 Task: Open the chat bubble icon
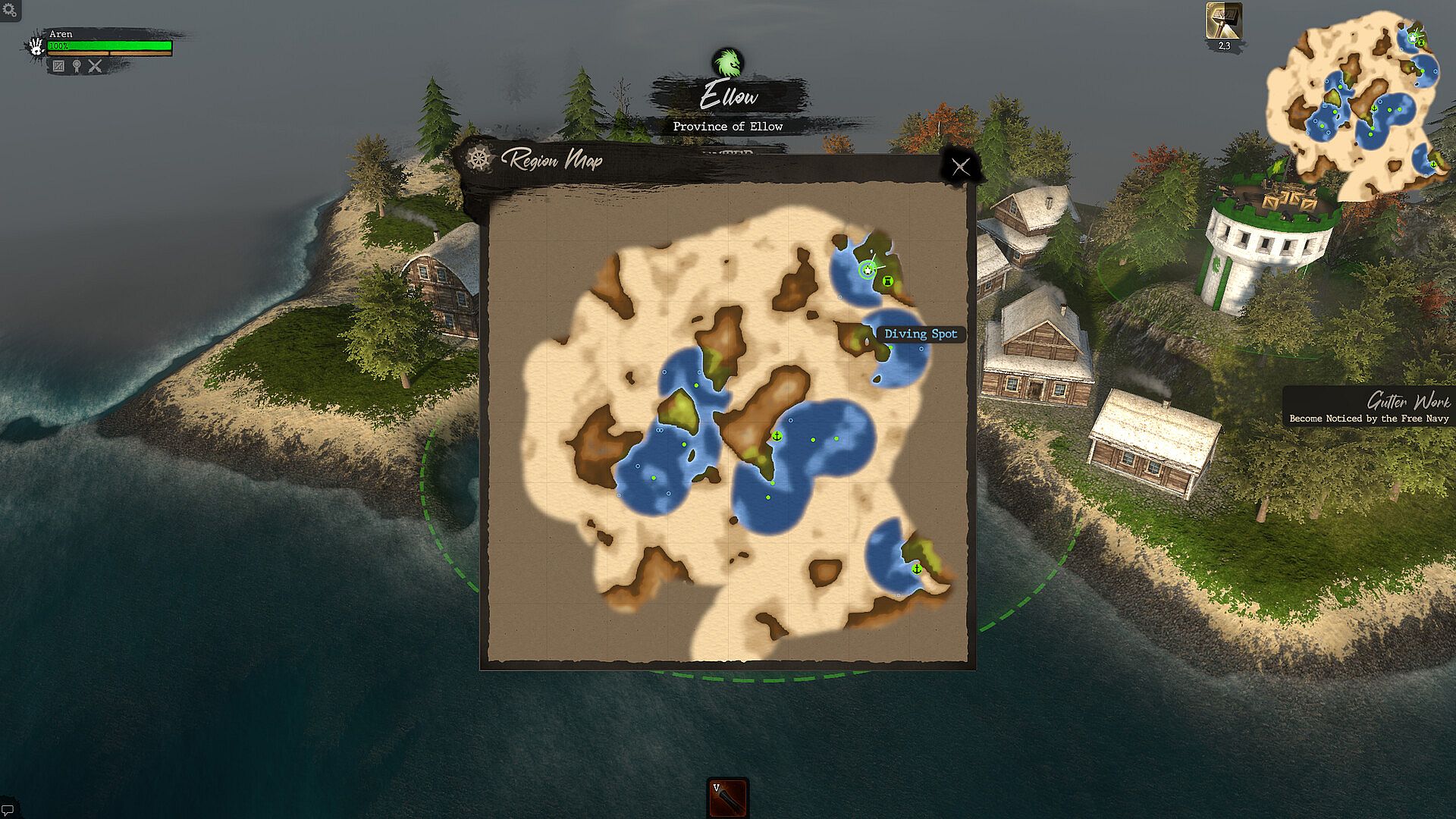[8, 810]
